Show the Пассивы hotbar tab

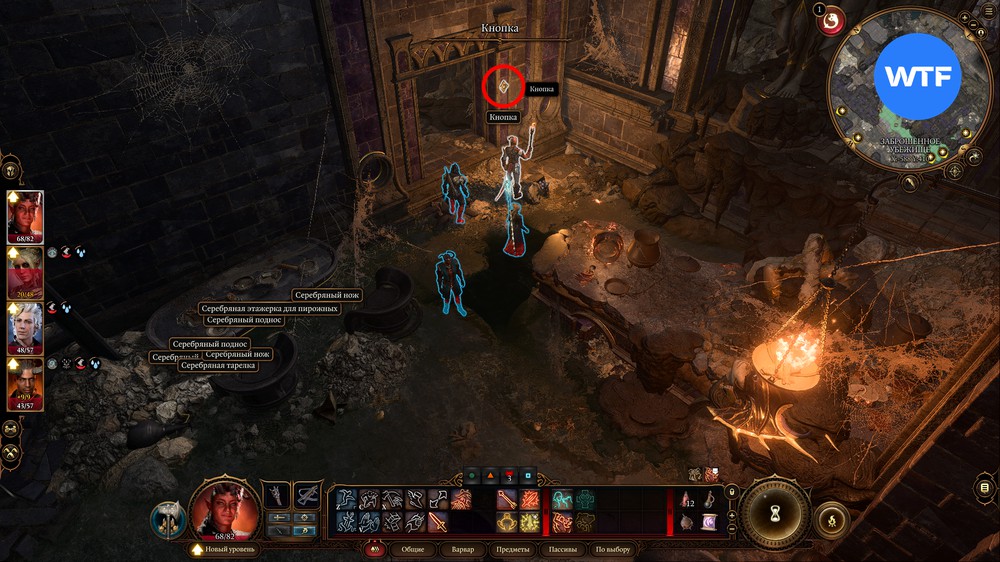coord(562,549)
